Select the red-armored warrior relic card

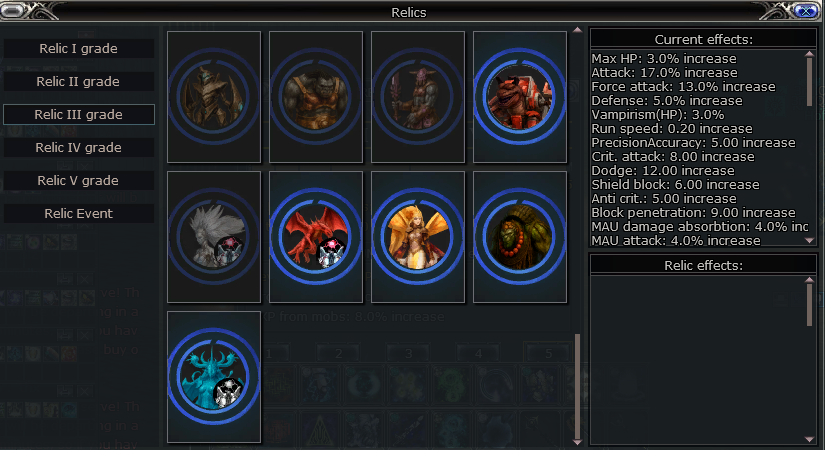pyautogui.click(x=520, y=97)
